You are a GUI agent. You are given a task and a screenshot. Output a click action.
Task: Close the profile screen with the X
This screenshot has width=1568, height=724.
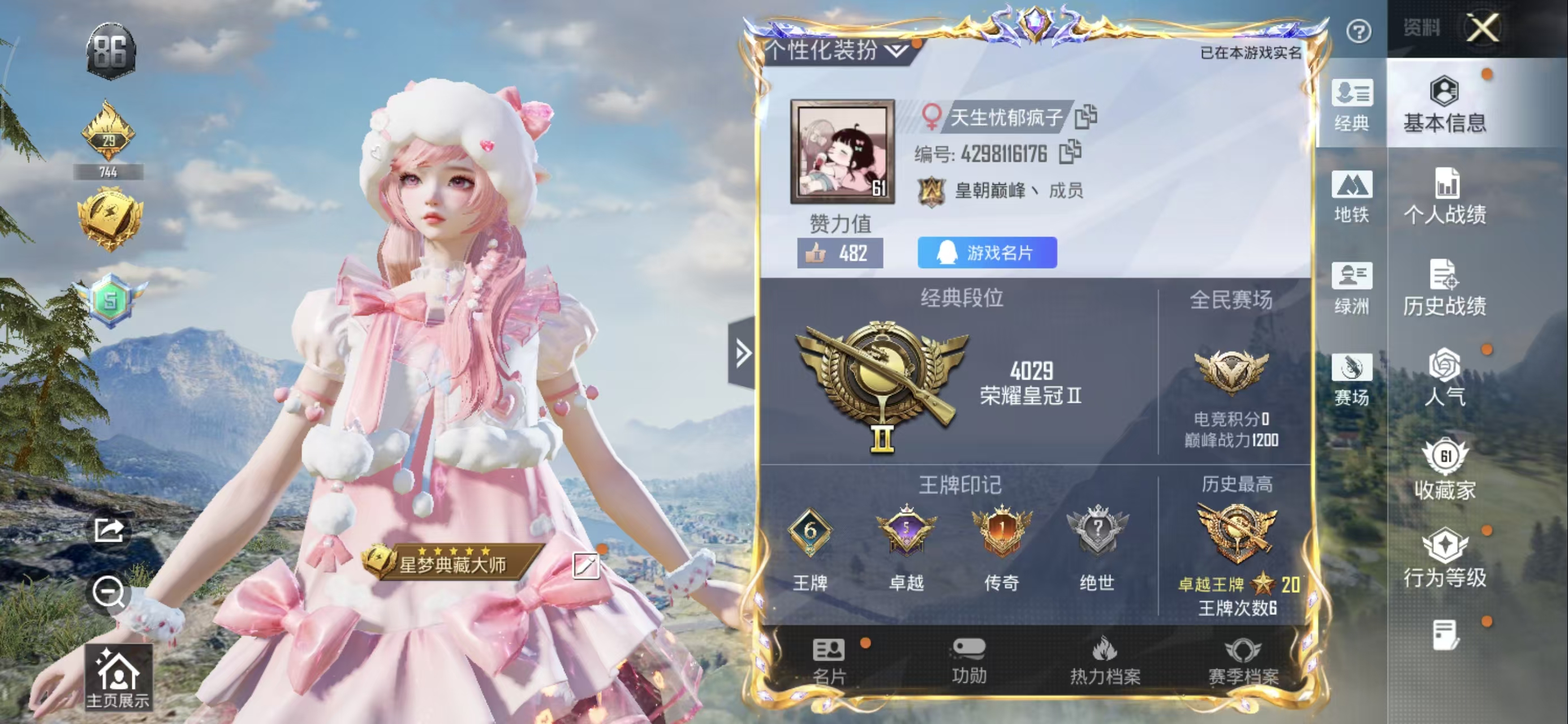tap(1481, 28)
